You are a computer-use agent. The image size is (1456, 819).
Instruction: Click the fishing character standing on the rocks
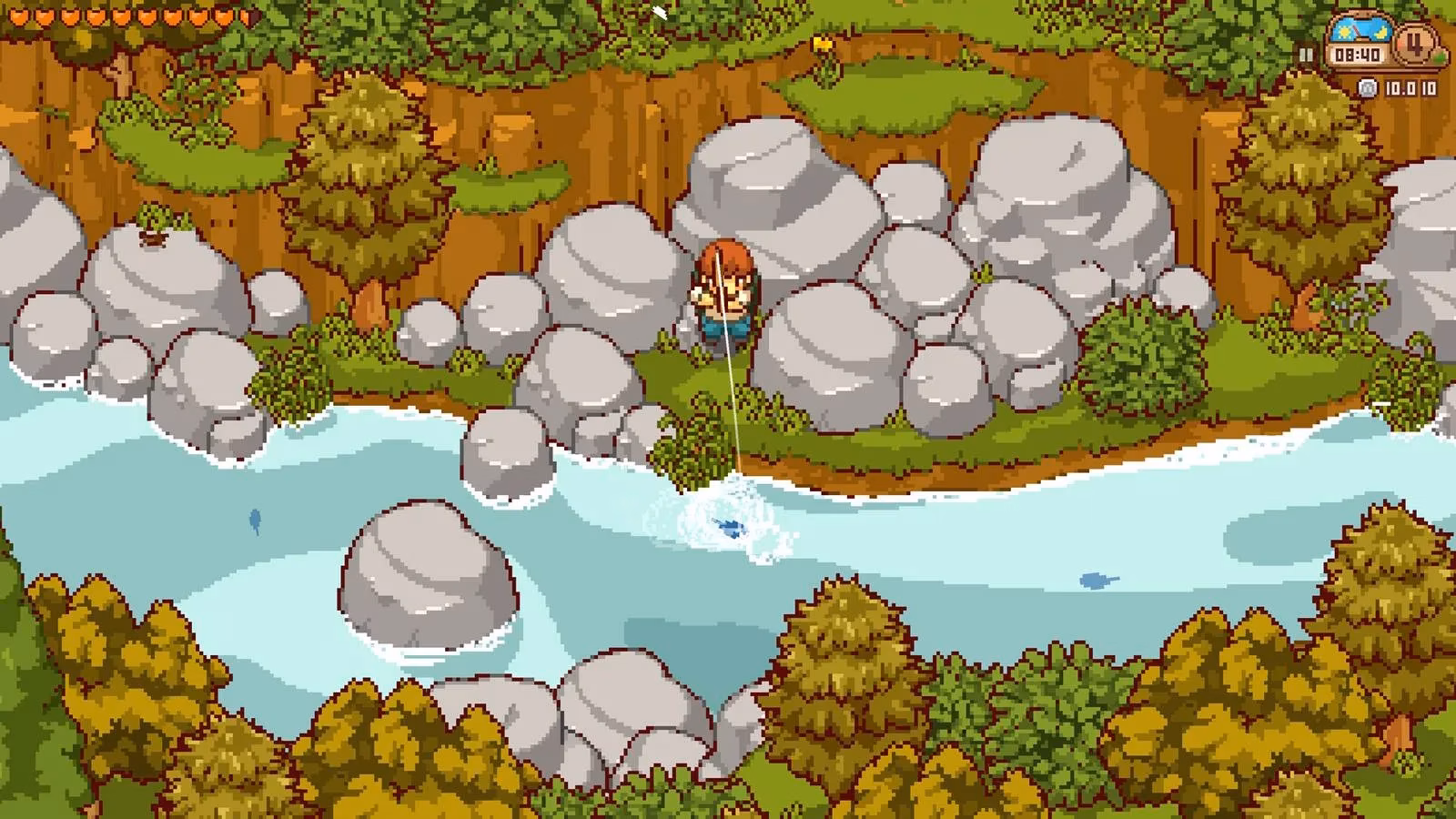tap(726, 291)
